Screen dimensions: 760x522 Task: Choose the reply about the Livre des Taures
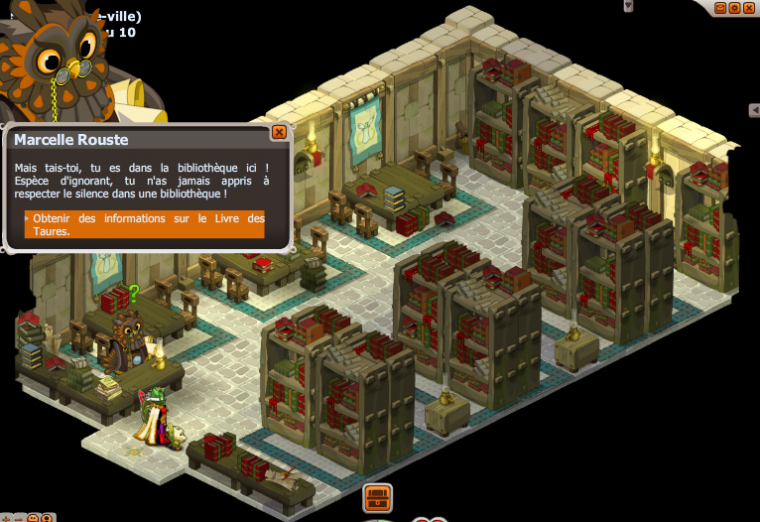(145, 224)
